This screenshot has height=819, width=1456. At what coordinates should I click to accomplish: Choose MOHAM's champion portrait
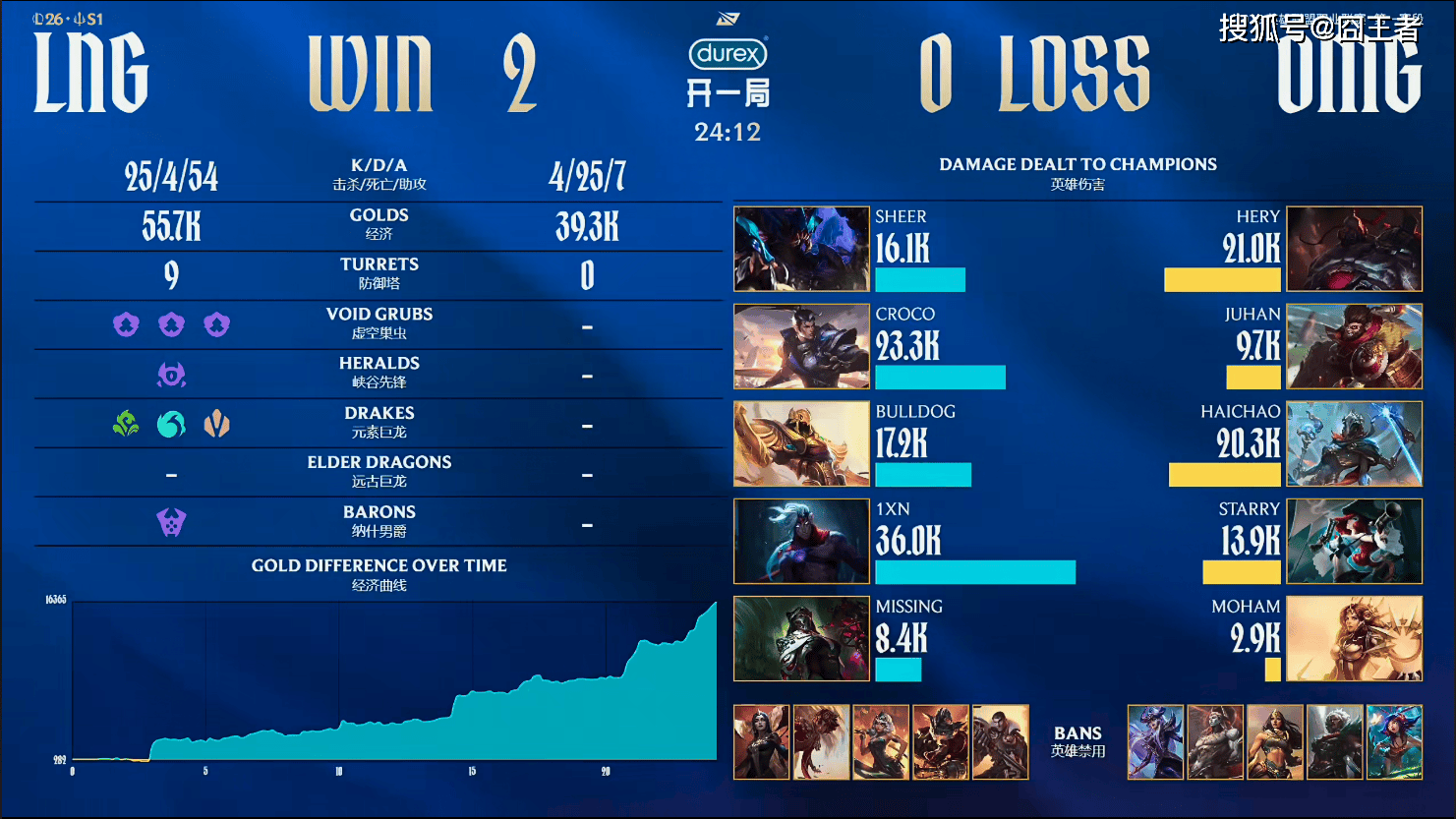click(1354, 638)
